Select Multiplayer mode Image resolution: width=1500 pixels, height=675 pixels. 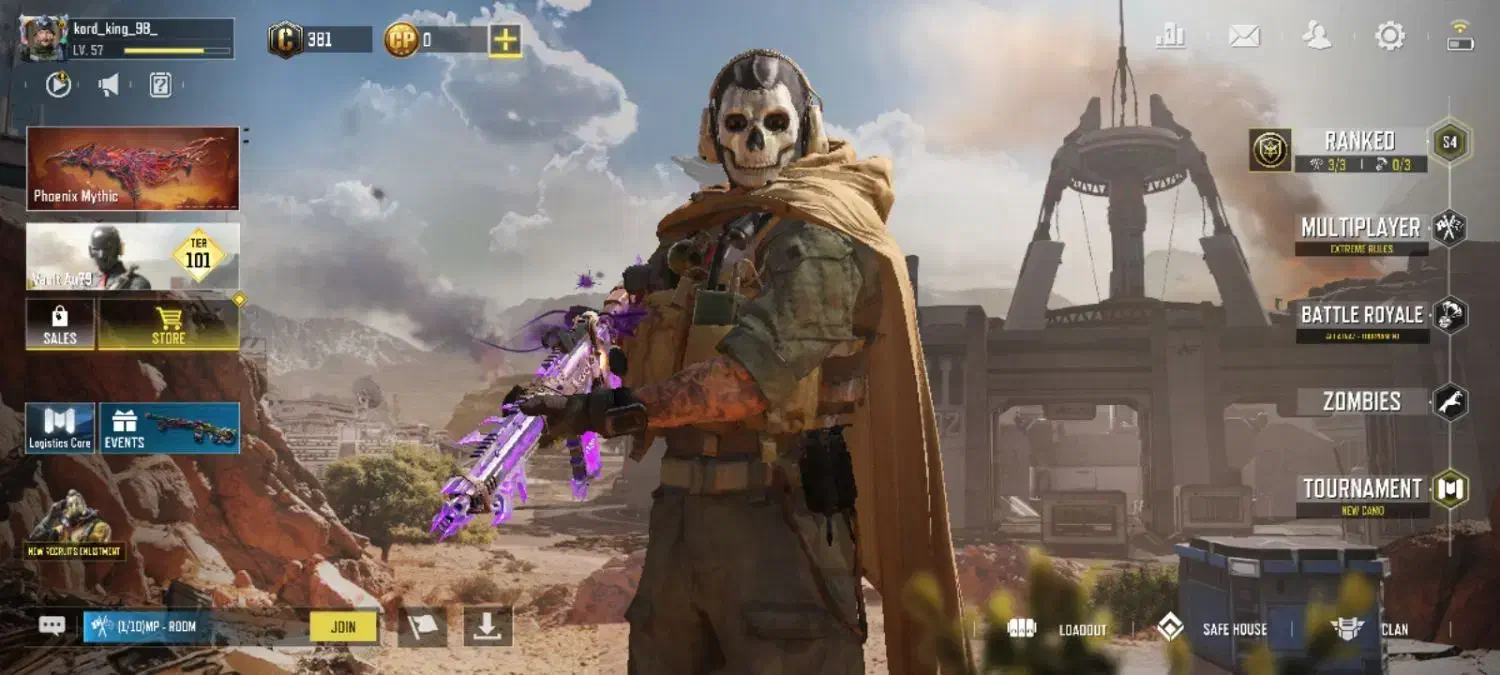[x=1360, y=229]
